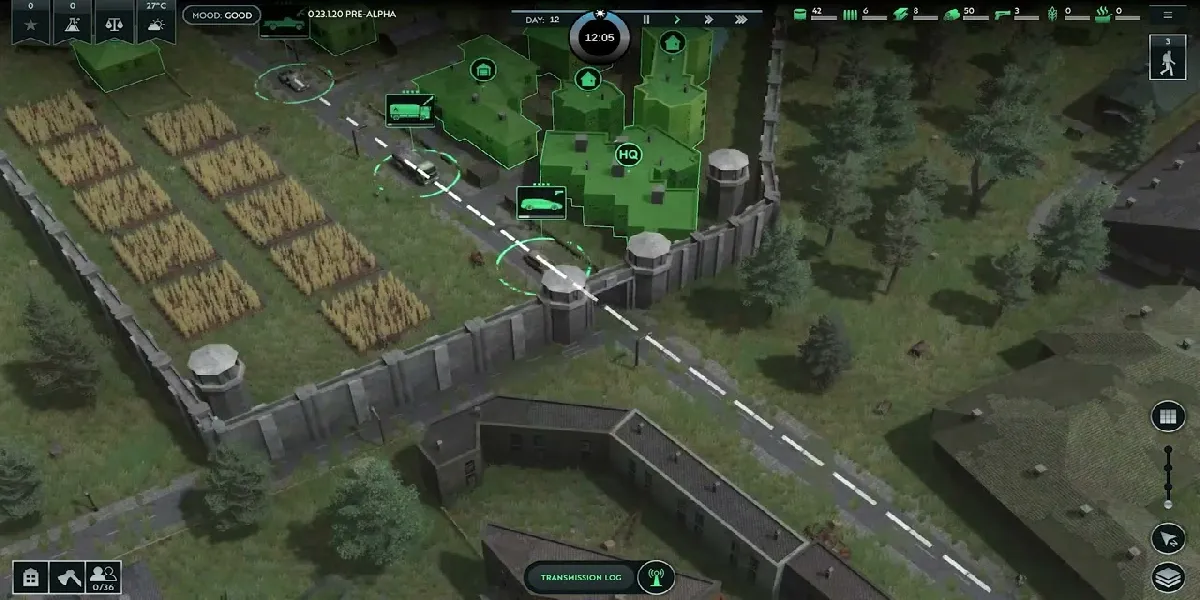This screenshot has width=1200, height=600.
Task: Set game speed to triple fast-forward
Action: tap(740, 19)
